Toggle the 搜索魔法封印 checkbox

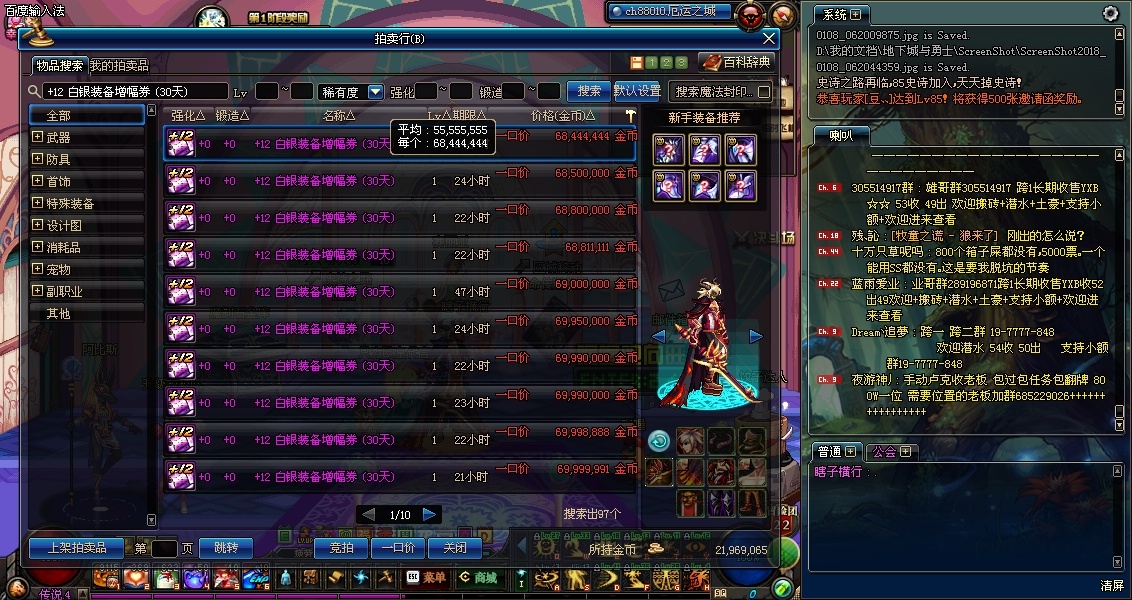pos(765,92)
